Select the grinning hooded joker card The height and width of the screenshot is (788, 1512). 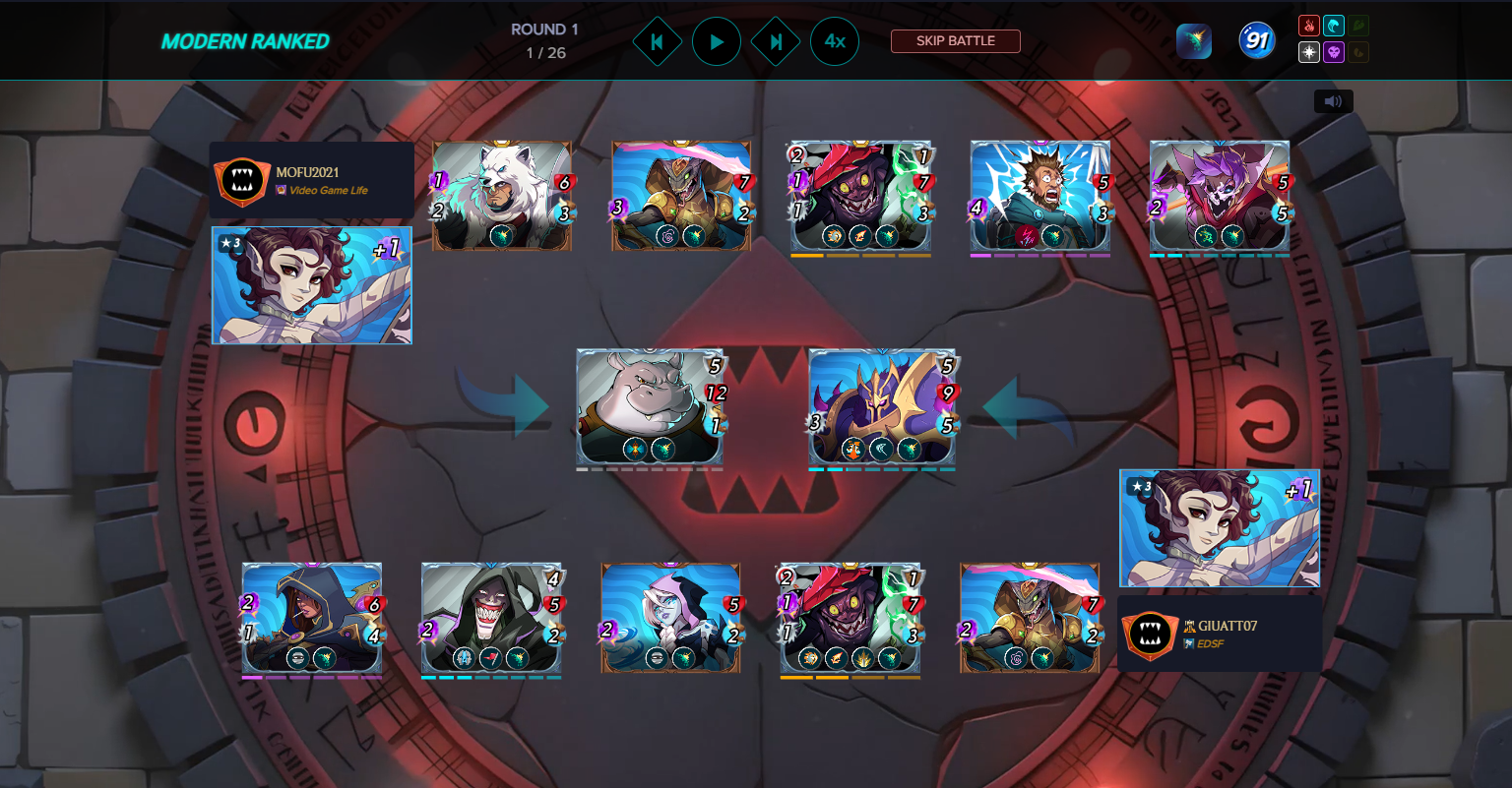click(491, 617)
